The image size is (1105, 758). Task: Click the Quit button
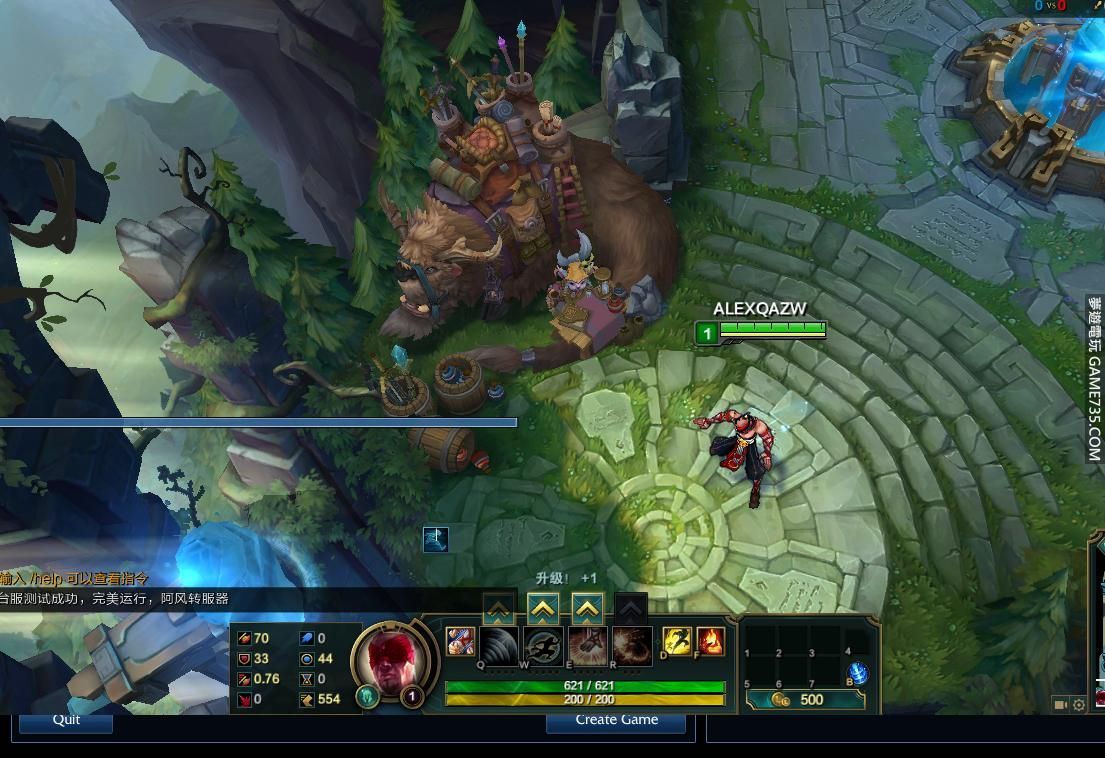(x=66, y=720)
